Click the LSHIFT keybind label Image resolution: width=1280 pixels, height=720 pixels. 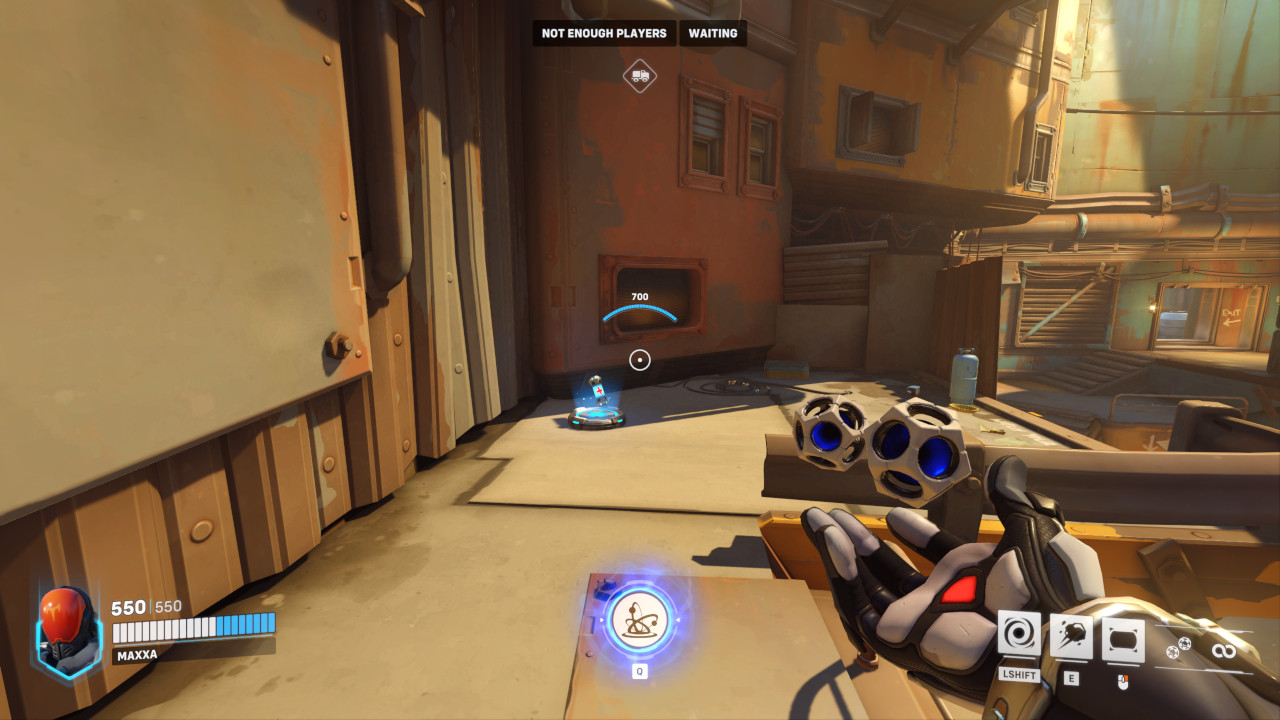coord(1017,675)
